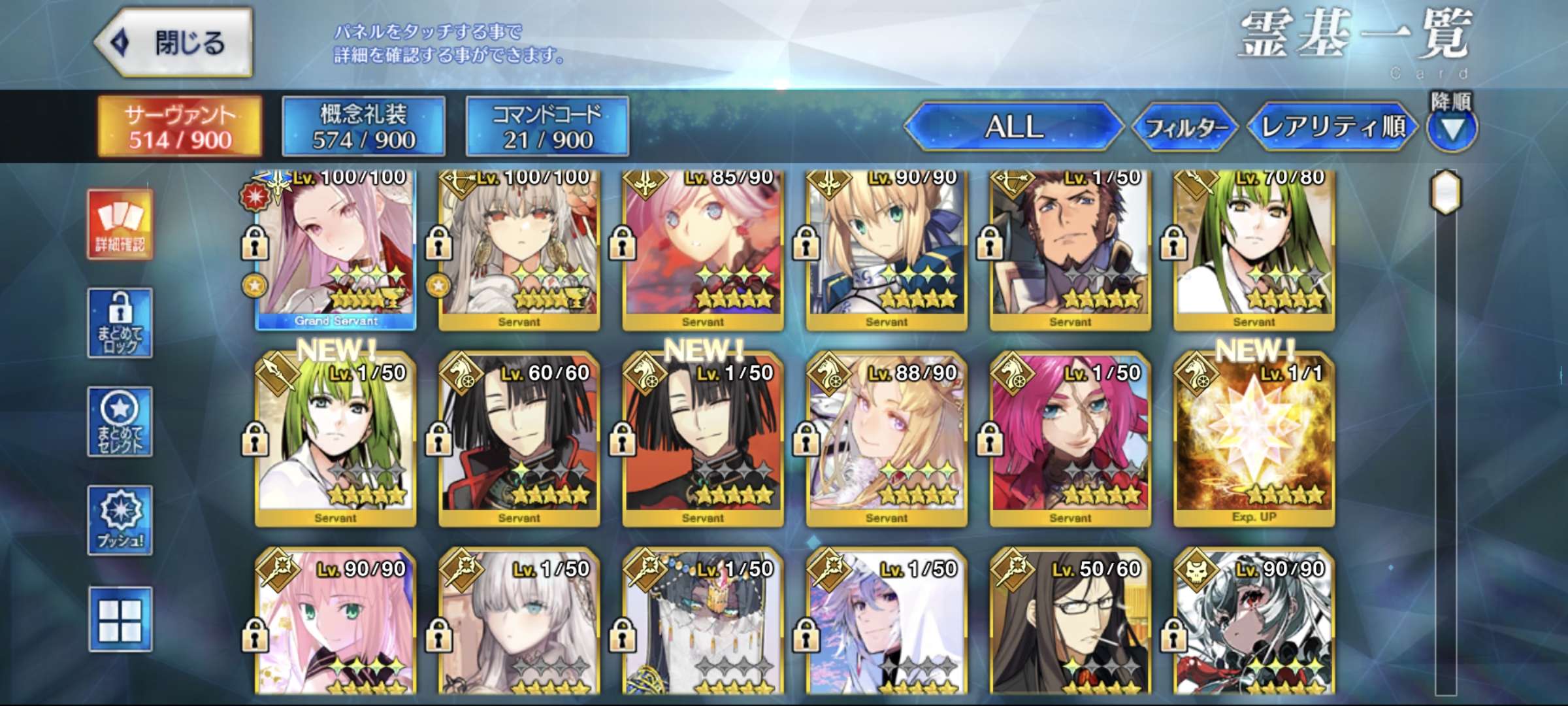The width and height of the screenshot is (1568, 706).
Task: Choose the Exp. UP Lv. 1/1 card
Action: click(1254, 439)
